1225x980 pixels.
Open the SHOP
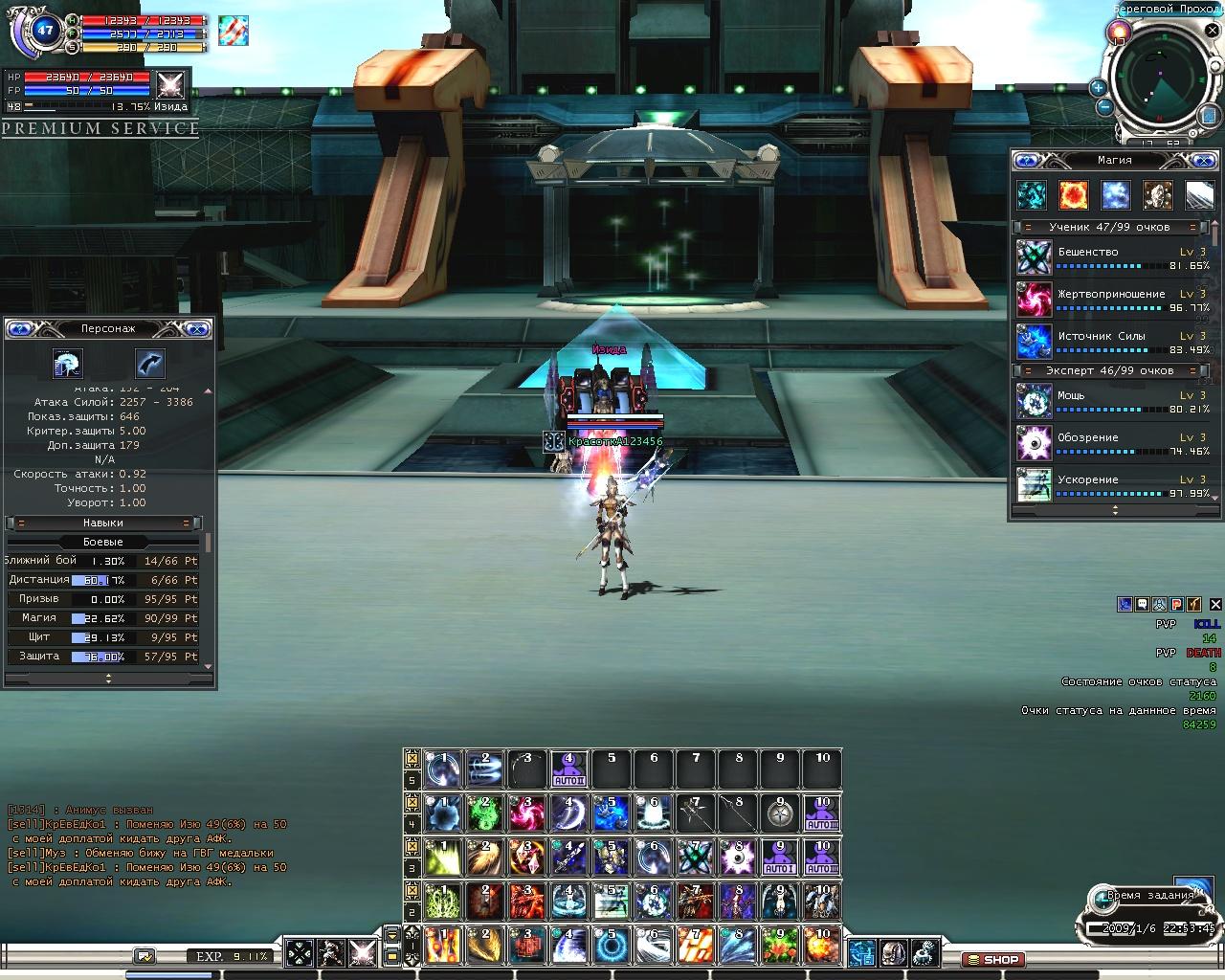click(993, 959)
